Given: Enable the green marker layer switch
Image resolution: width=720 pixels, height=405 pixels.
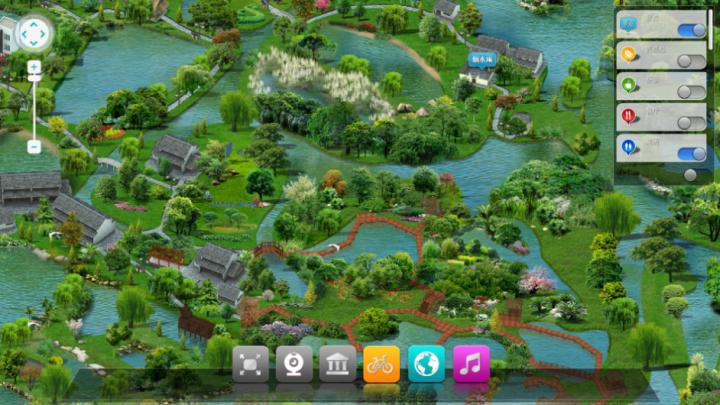Looking at the screenshot, I should pyautogui.click(x=691, y=91).
